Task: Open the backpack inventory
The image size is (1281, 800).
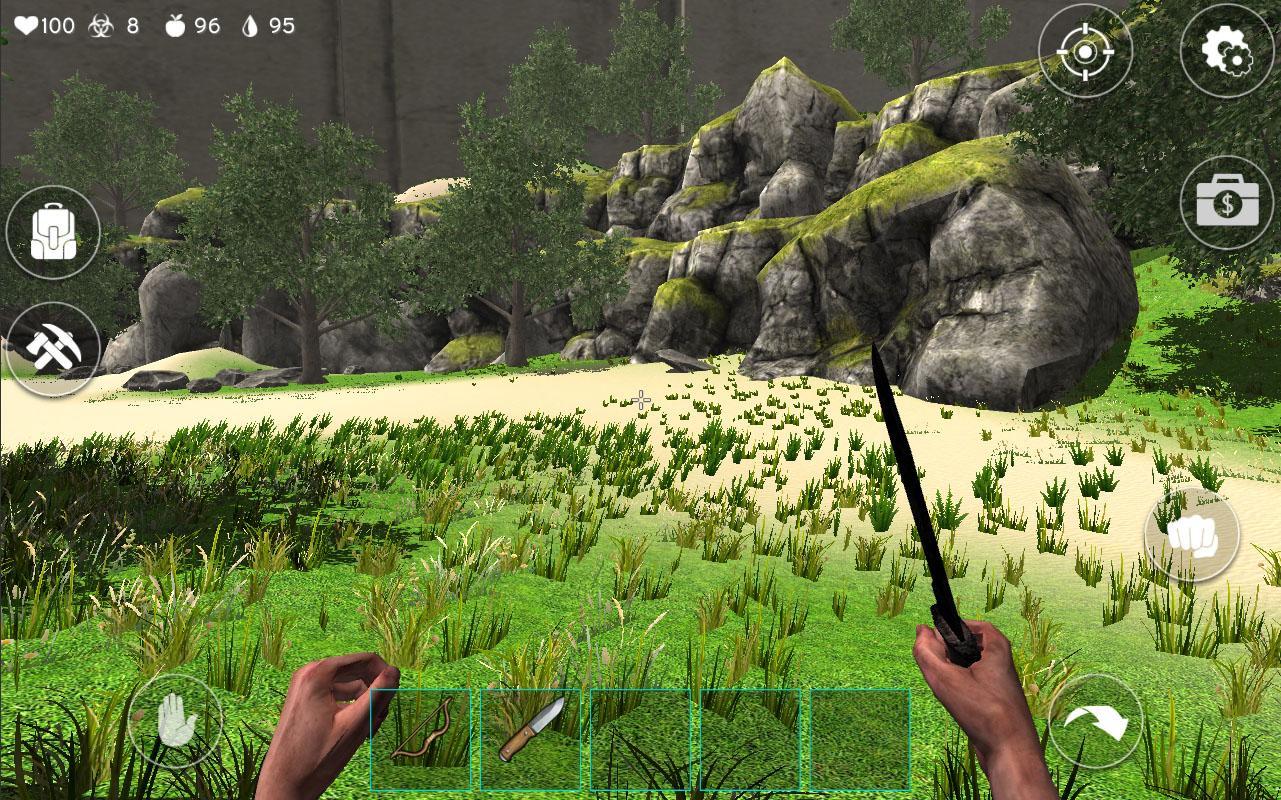Action: [52, 230]
